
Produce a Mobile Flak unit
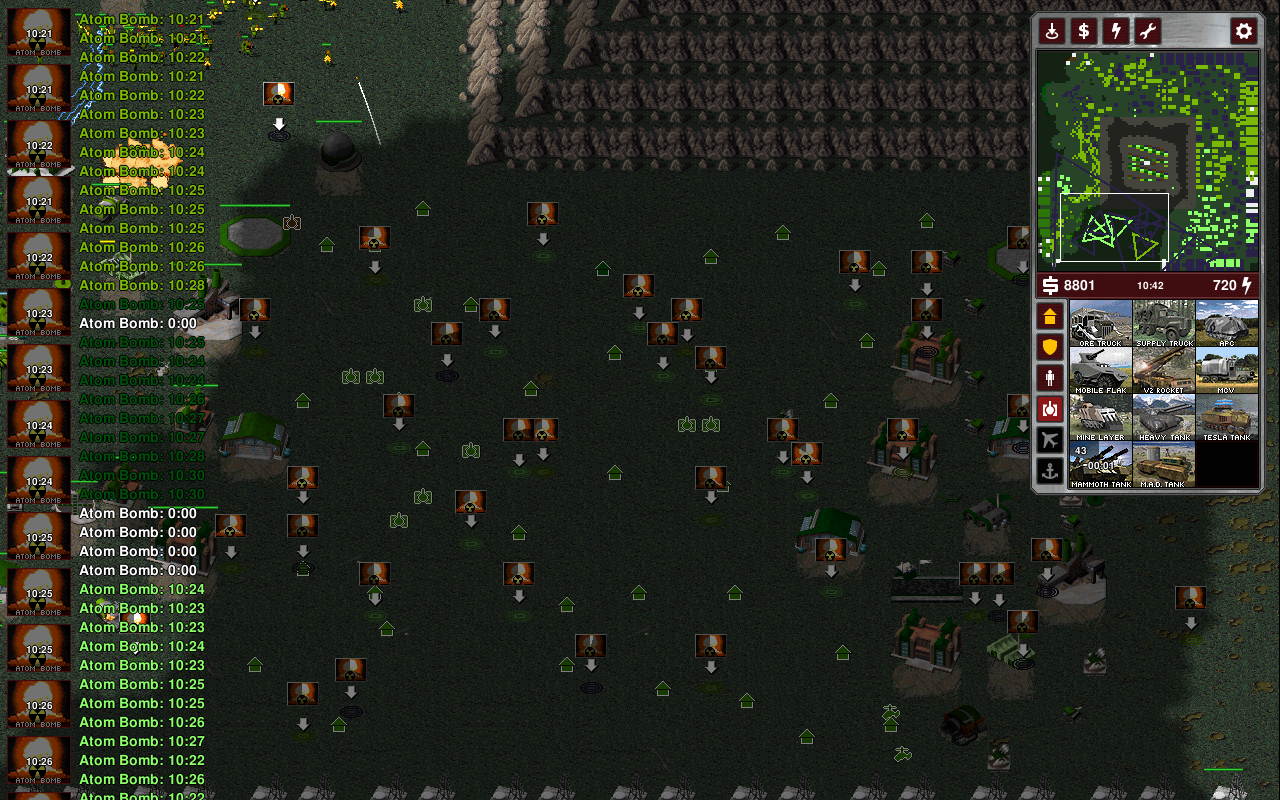1100,370
